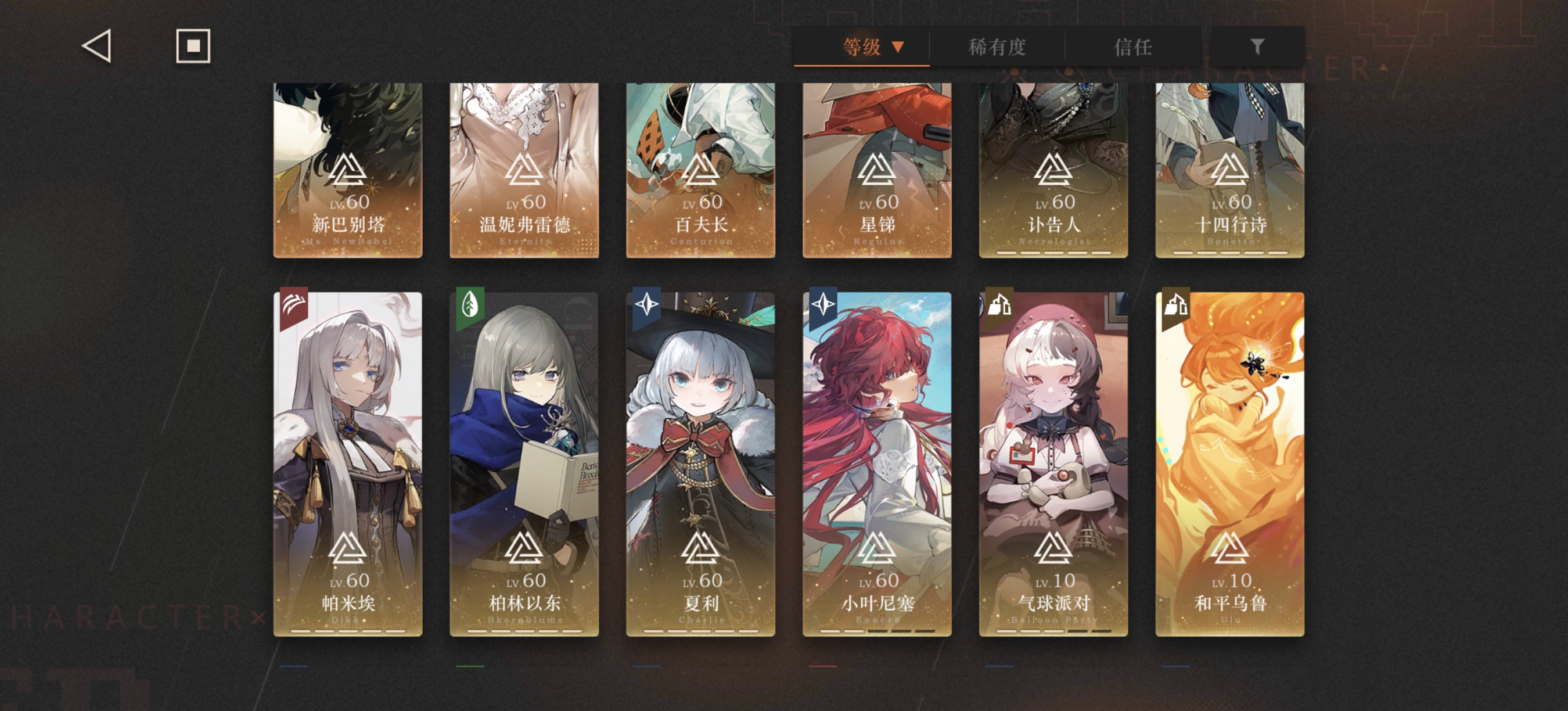This screenshot has height=711, width=1568.
Task: Open the funnel filter options
Action: coord(1257,47)
